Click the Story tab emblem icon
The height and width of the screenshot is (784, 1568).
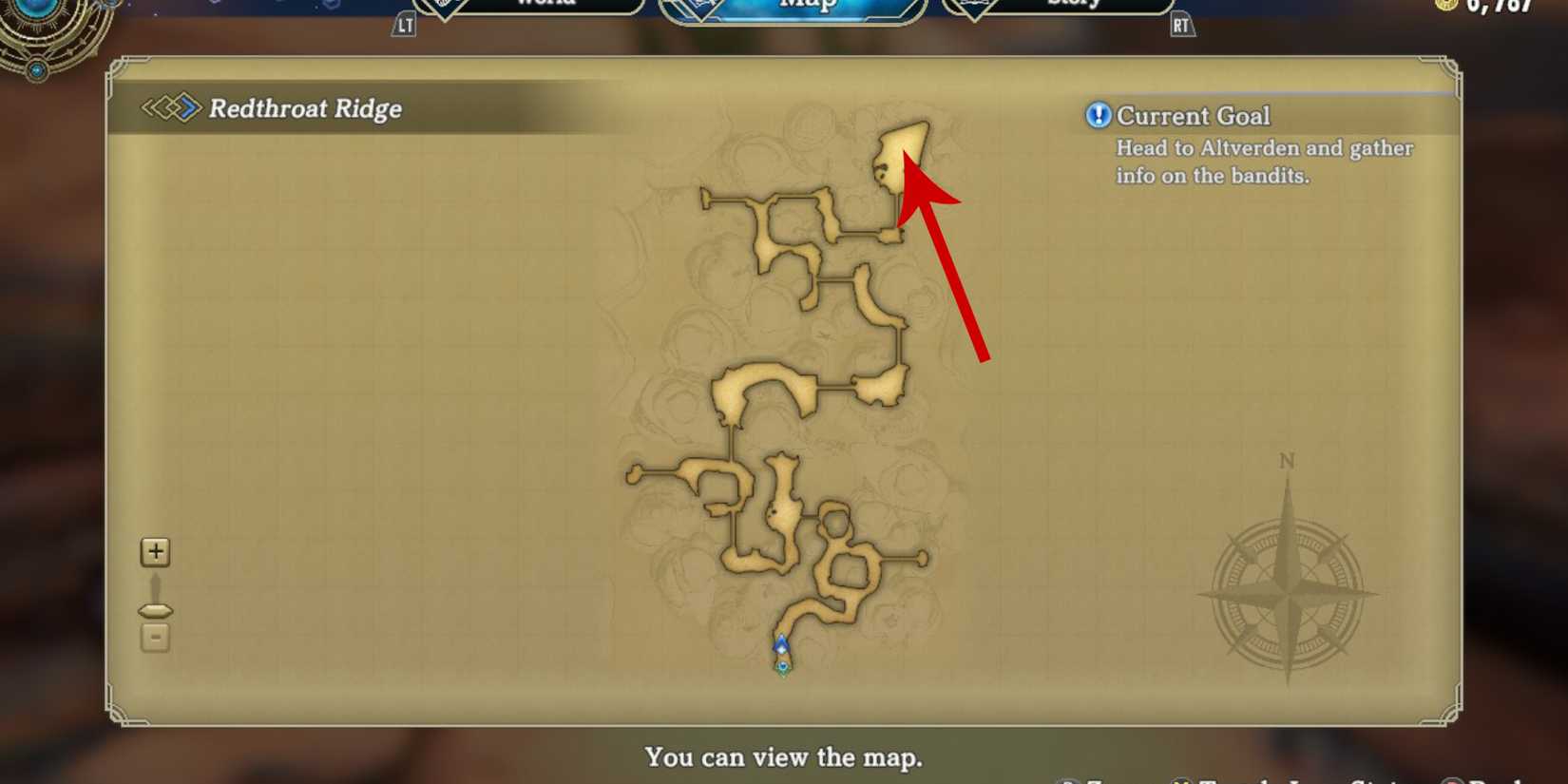(x=975, y=4)
